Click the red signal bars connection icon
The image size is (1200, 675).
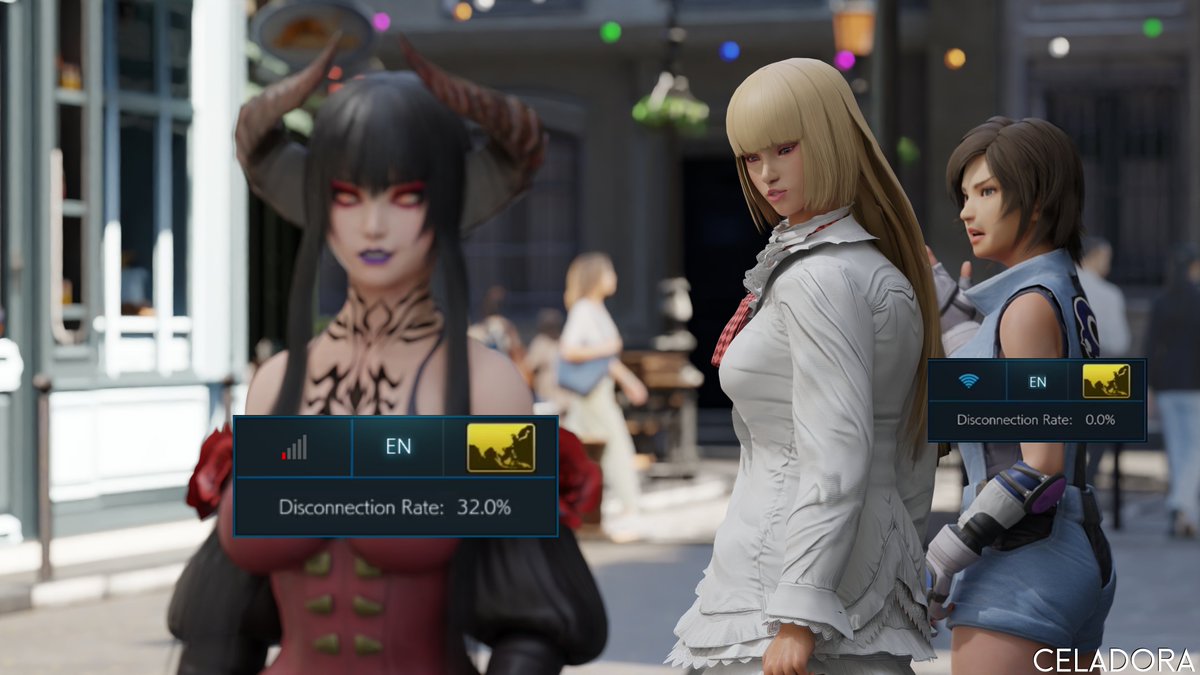294,447
